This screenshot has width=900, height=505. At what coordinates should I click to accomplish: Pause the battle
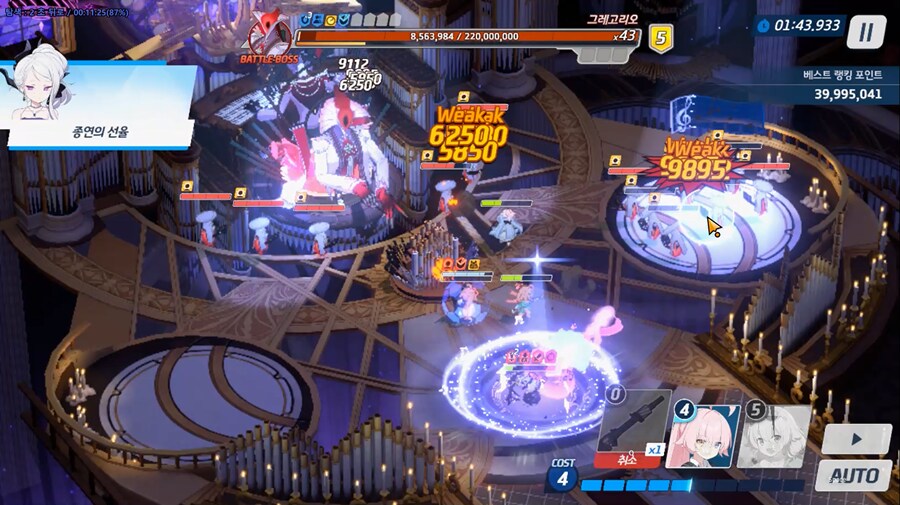[x=866, y=32]
